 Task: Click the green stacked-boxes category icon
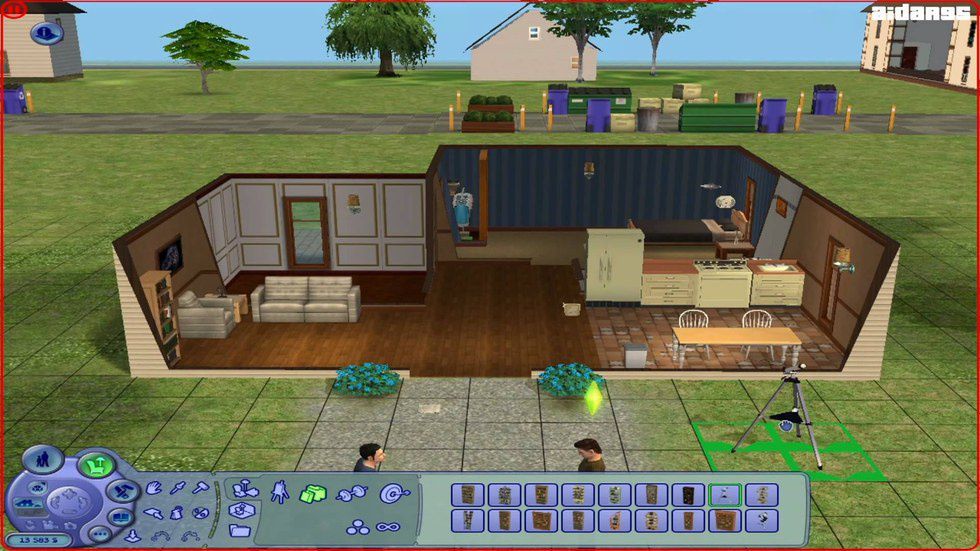(x=314, y=493)
